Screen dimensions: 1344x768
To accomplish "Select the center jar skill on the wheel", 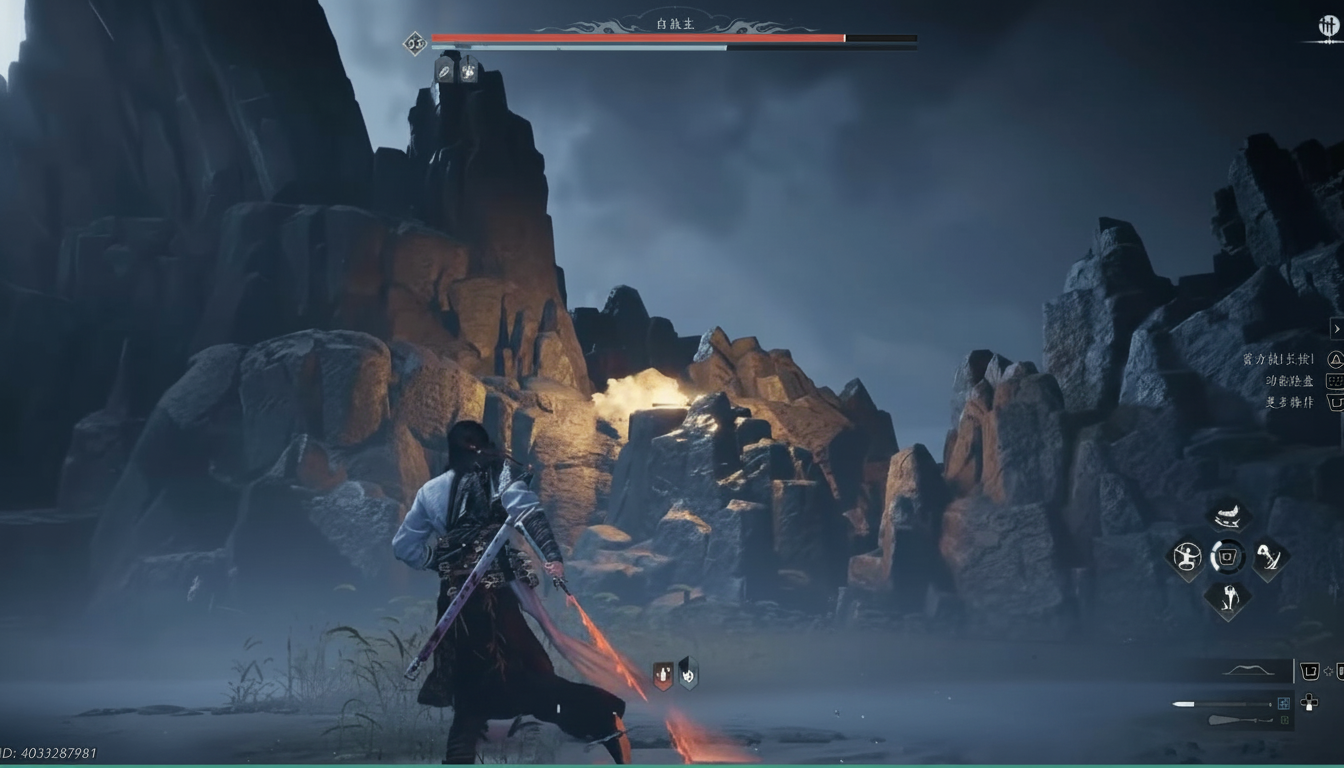I will click(x=1227, y=556).
